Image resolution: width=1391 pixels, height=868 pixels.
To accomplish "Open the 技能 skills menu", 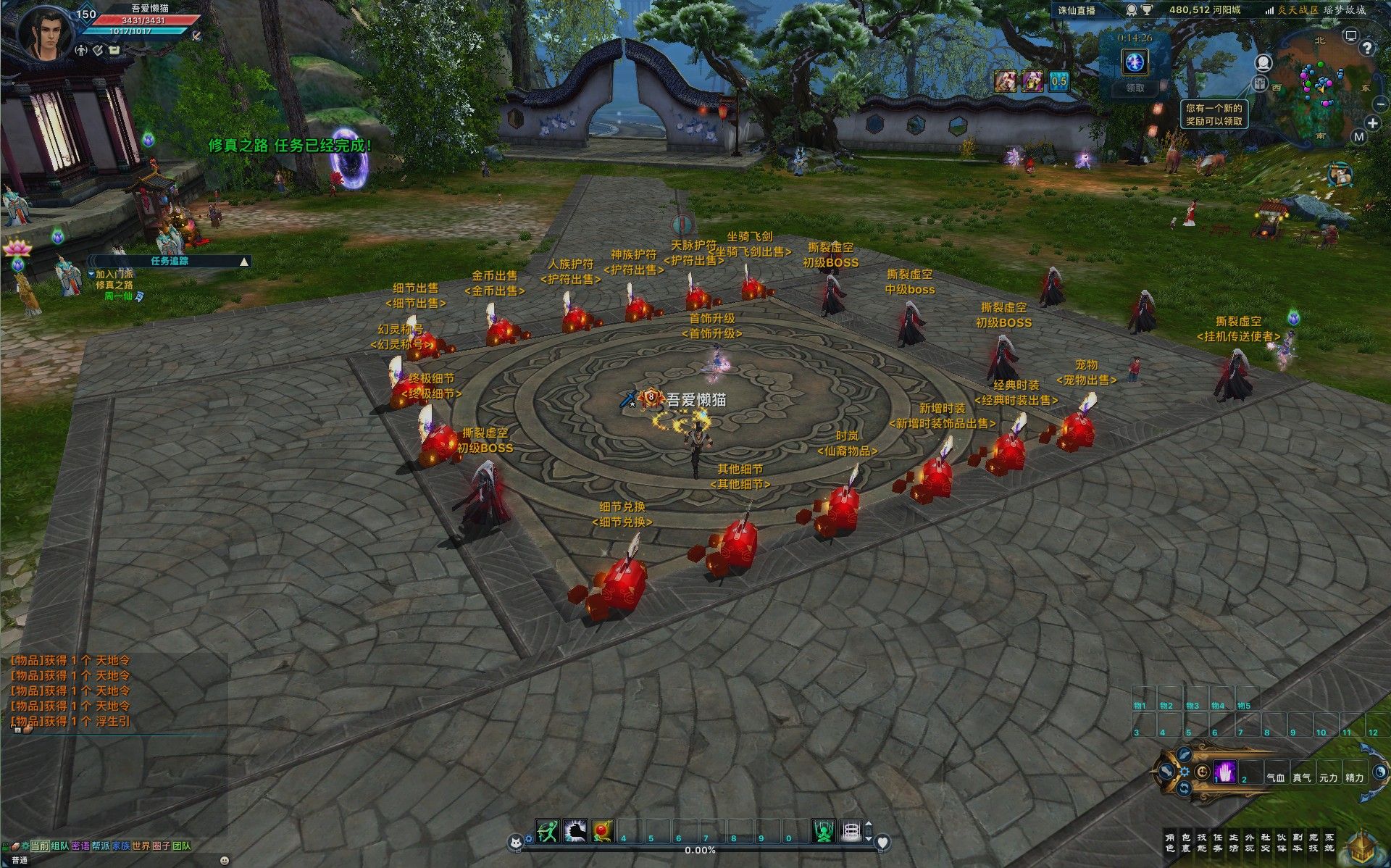I will (x=1201, y=843).
